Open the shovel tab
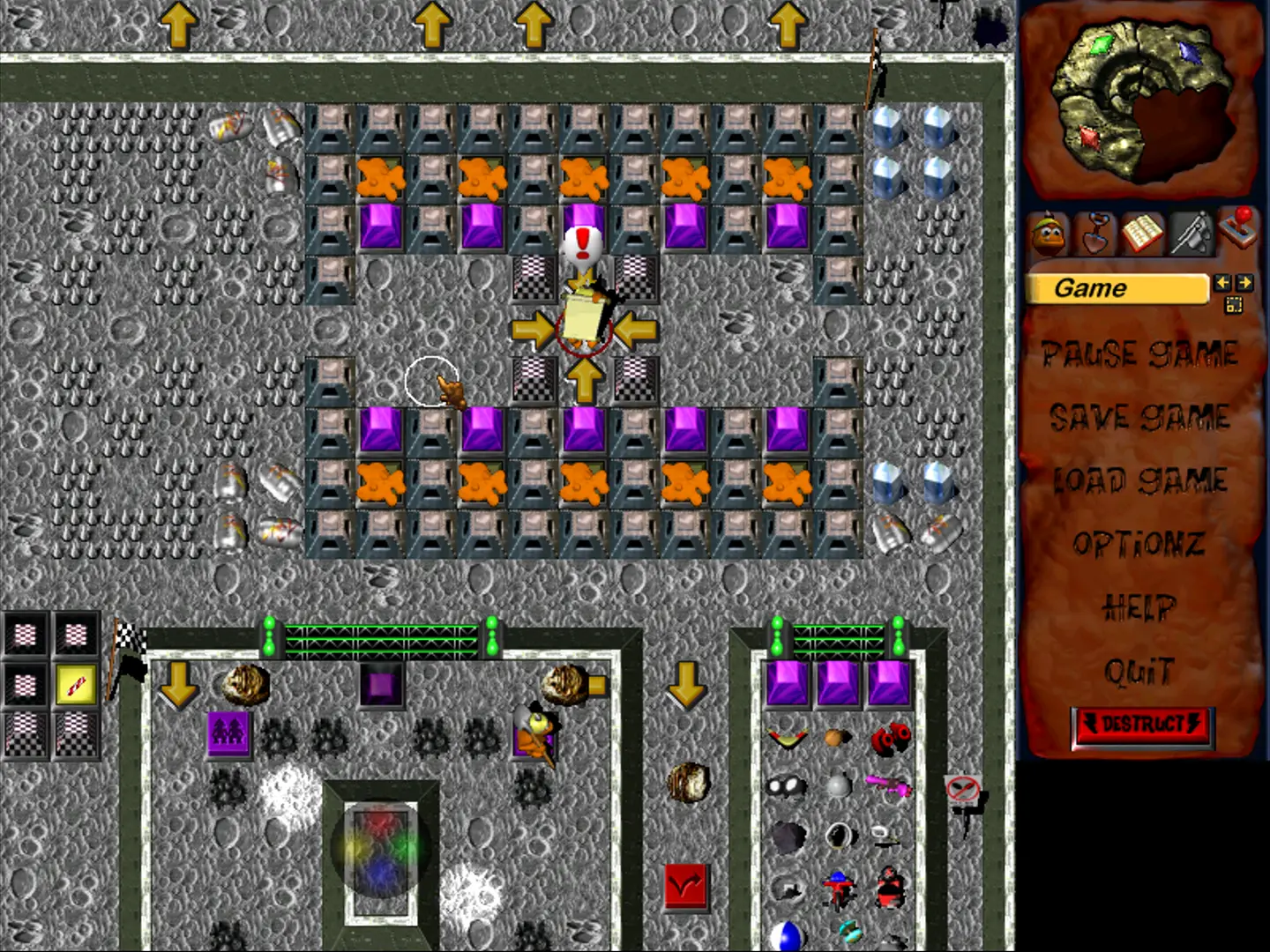 coord(1096,234)
